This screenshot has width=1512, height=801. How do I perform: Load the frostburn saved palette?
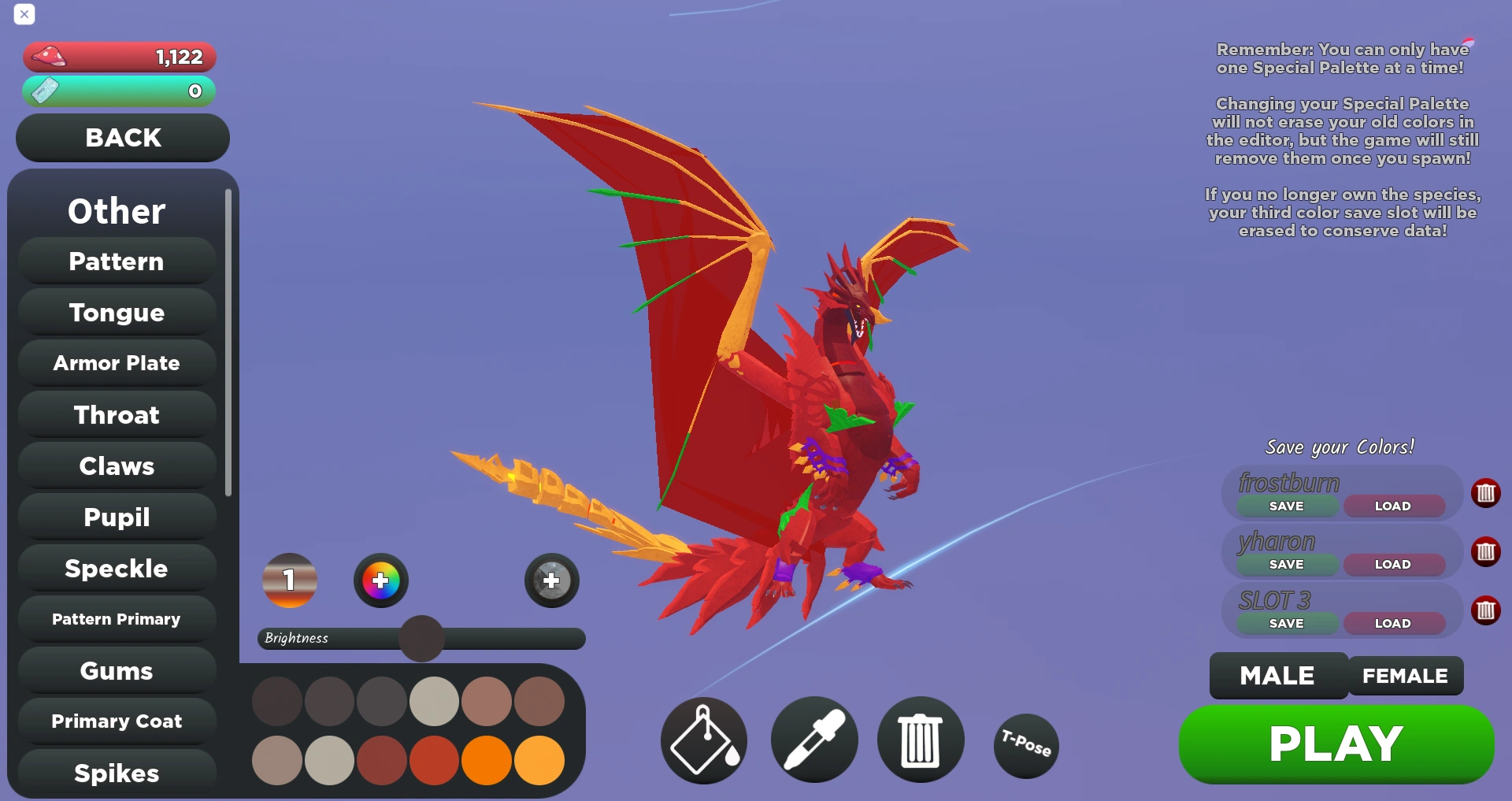point(1392,506)
